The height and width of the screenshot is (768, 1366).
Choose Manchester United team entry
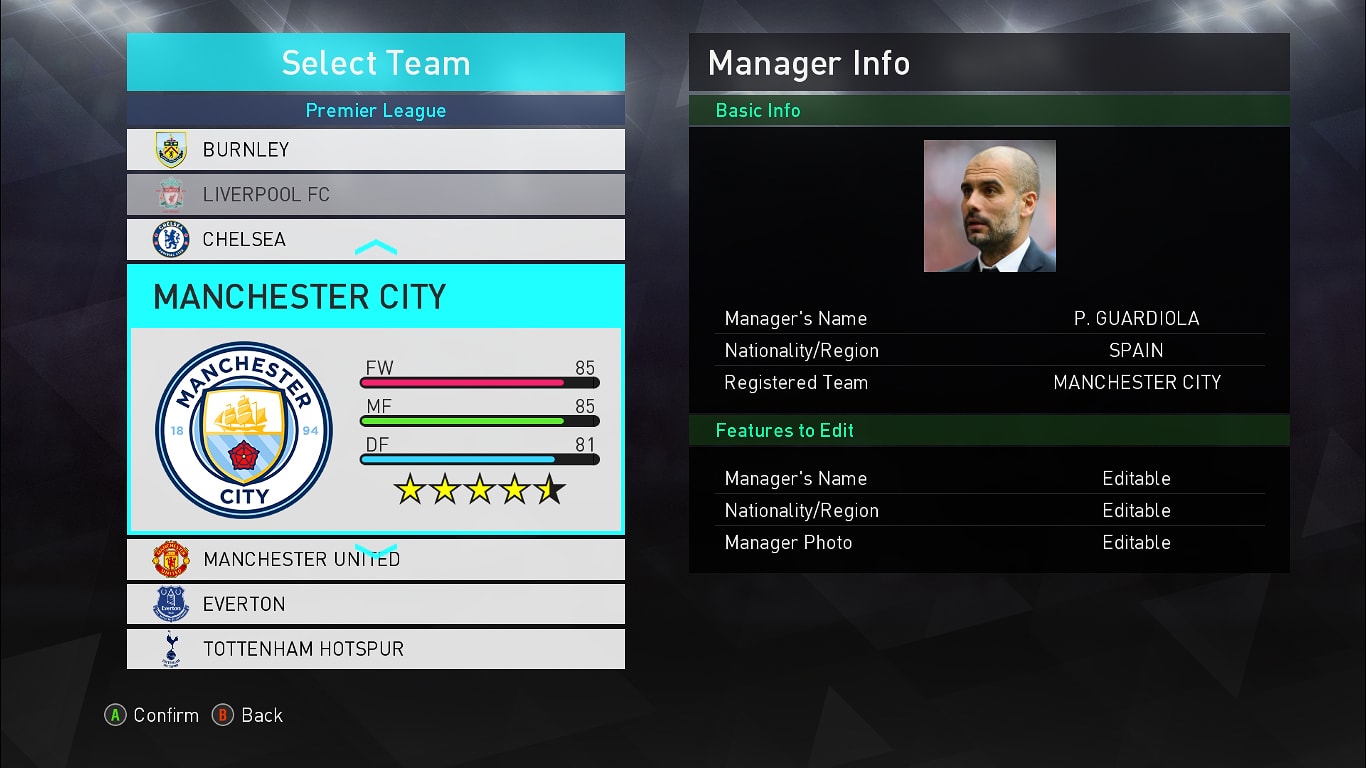(x=375, y=560)
